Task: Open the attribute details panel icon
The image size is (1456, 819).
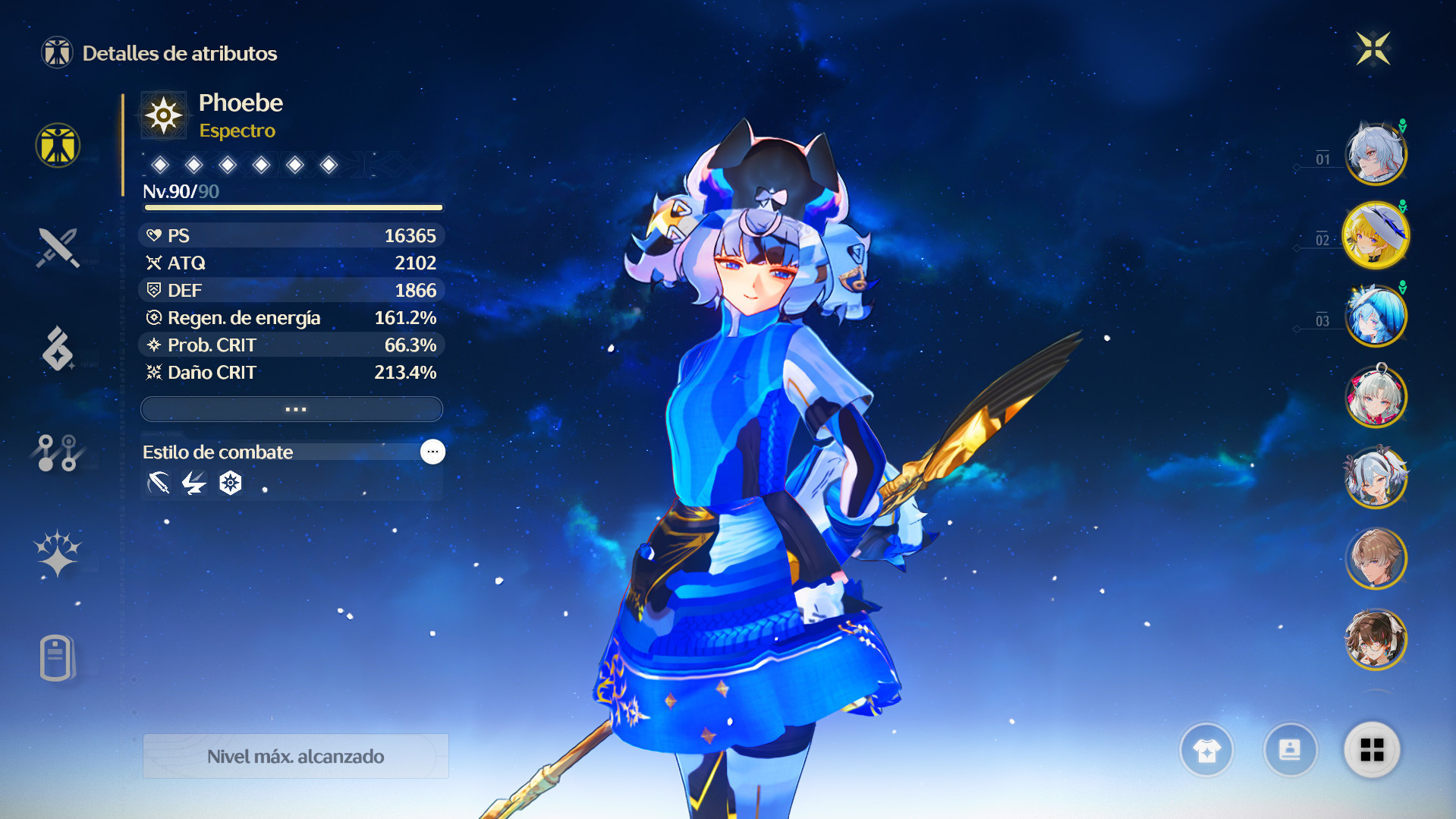Action: pos(57,146)
